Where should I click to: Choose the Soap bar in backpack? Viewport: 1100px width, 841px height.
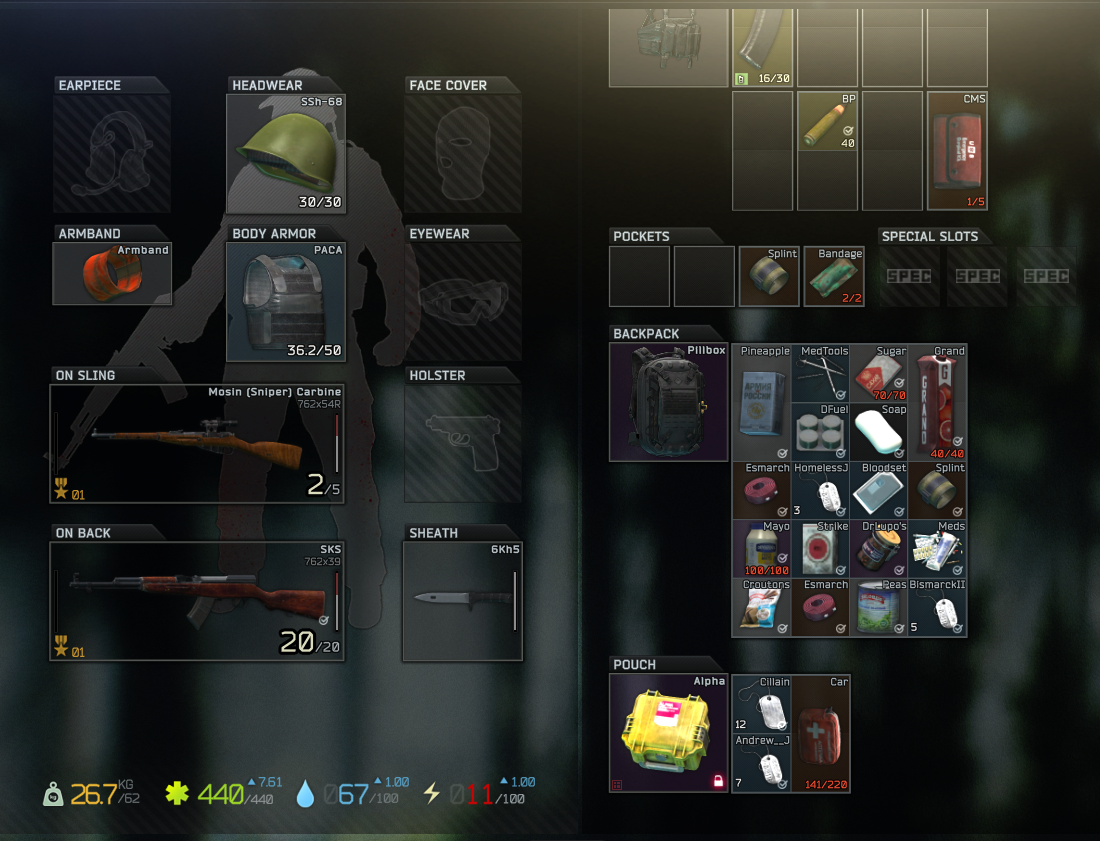879,431
